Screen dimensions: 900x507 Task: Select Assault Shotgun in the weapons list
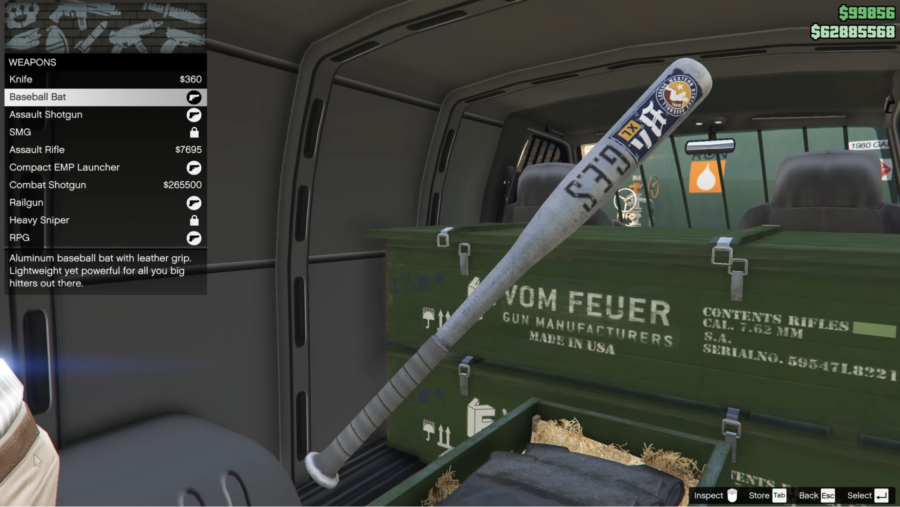coord(105,115)
